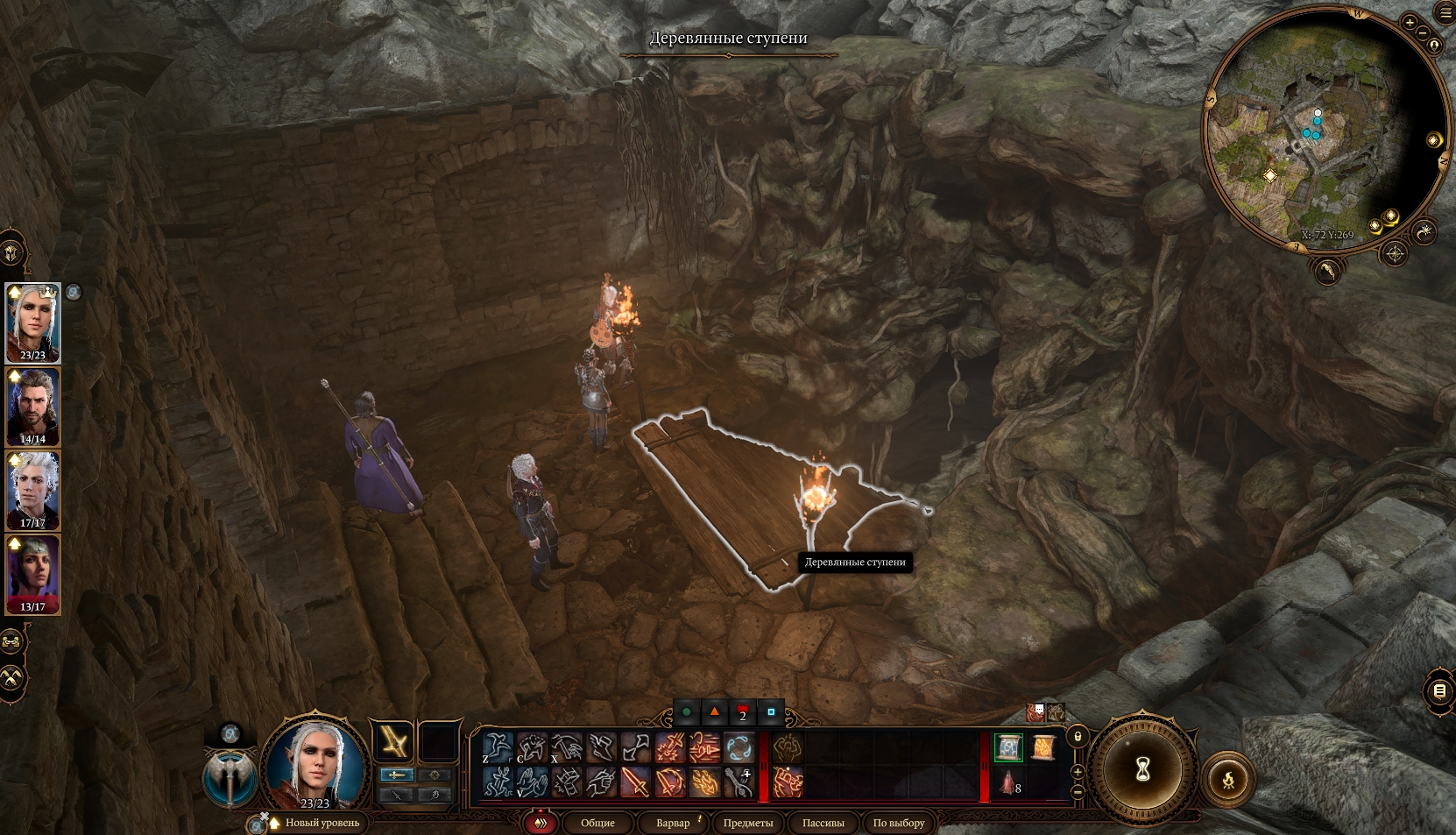Activate the Jump ability icon marked Z
Screen dimensions: 1456x835
pos(498,747)
